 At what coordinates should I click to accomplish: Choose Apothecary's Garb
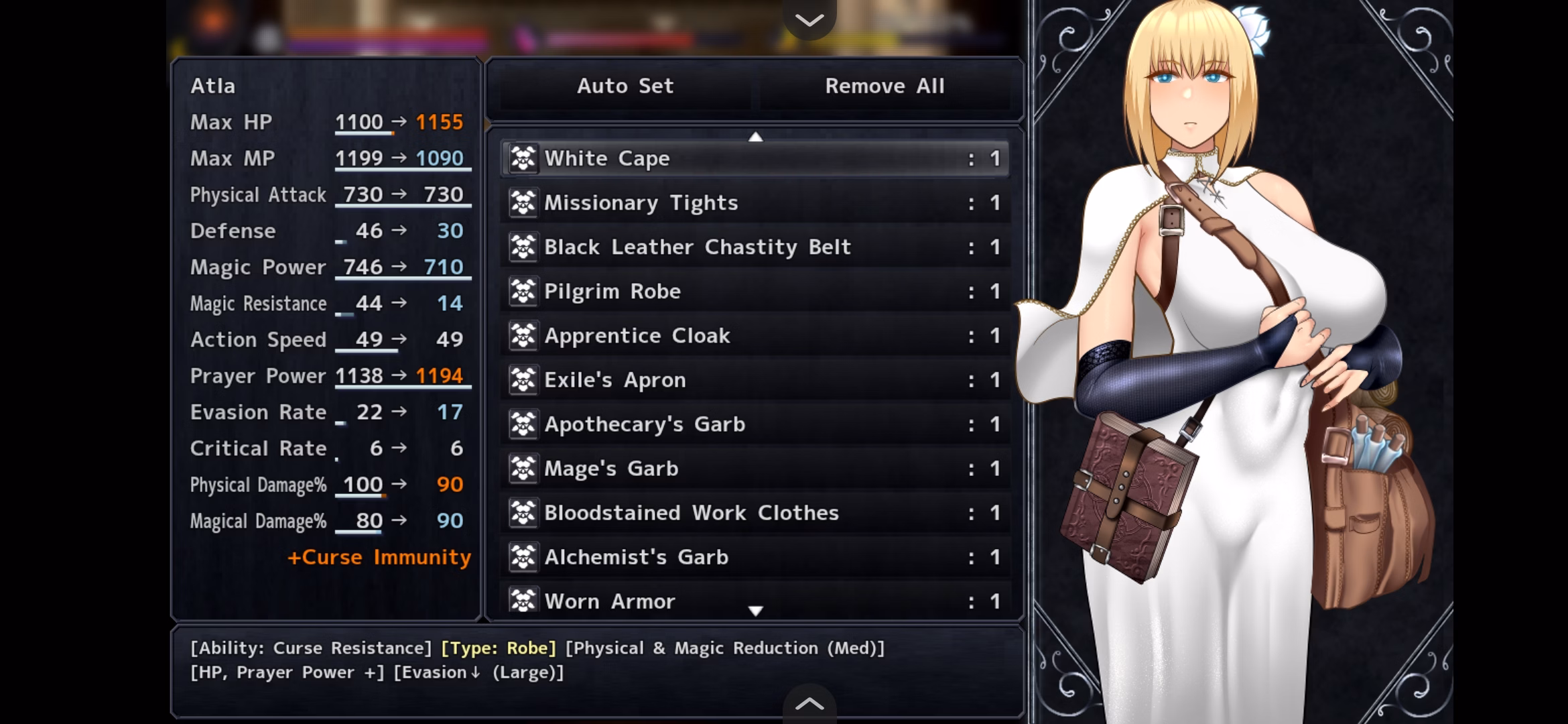(755, 424)
